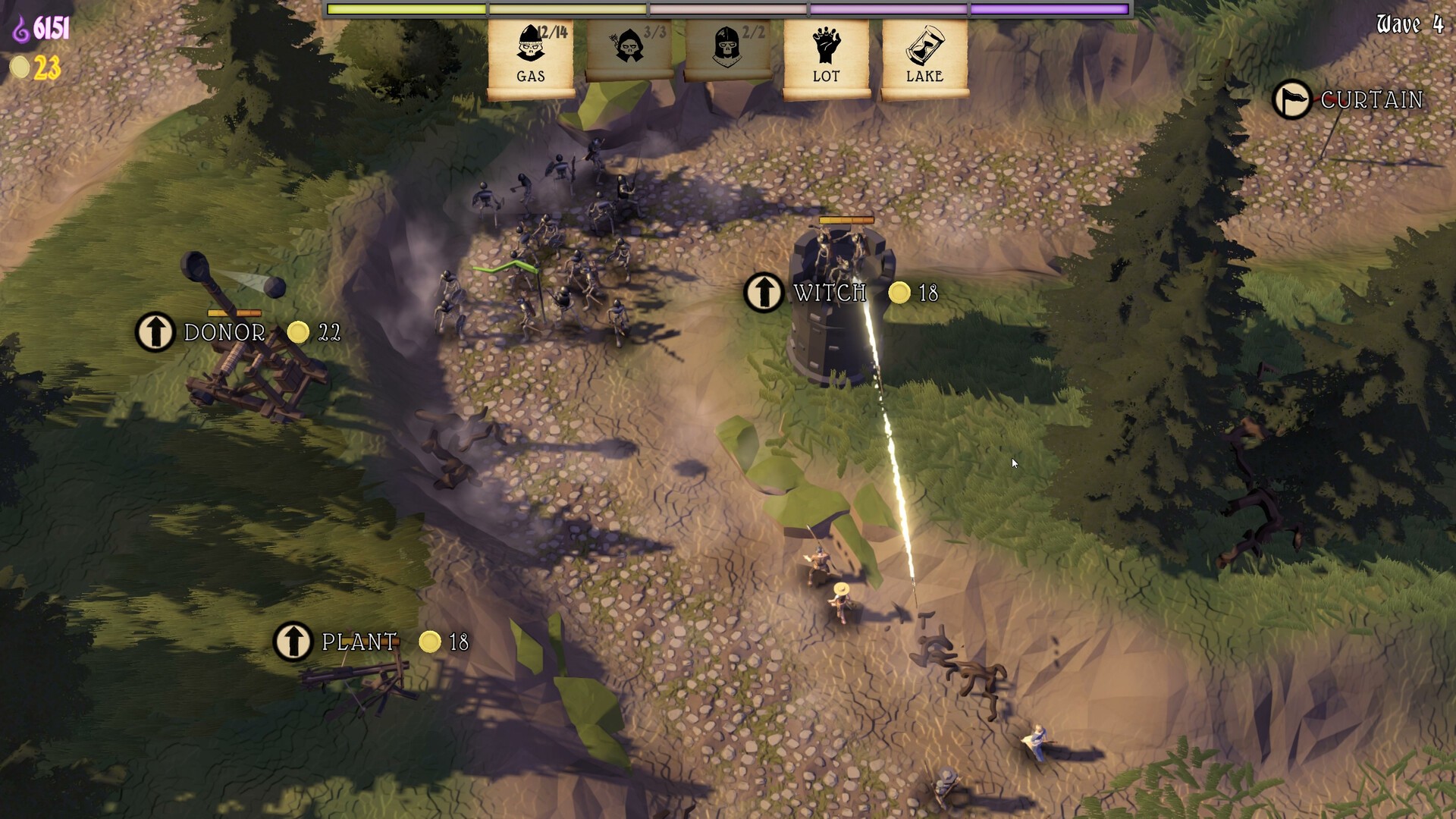Screen dimensions: 1456x819
Task: Activate the LOT hand ability
Action: (826, 56)
